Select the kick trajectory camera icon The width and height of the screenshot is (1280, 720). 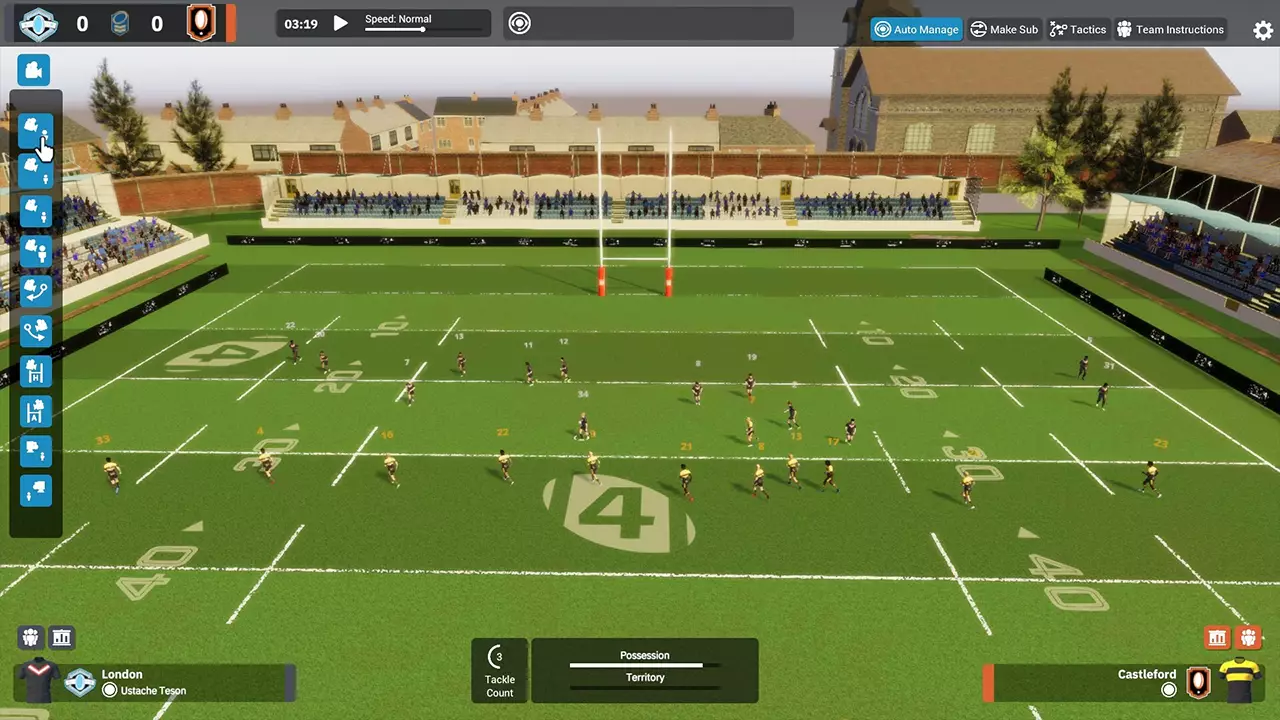34,291
